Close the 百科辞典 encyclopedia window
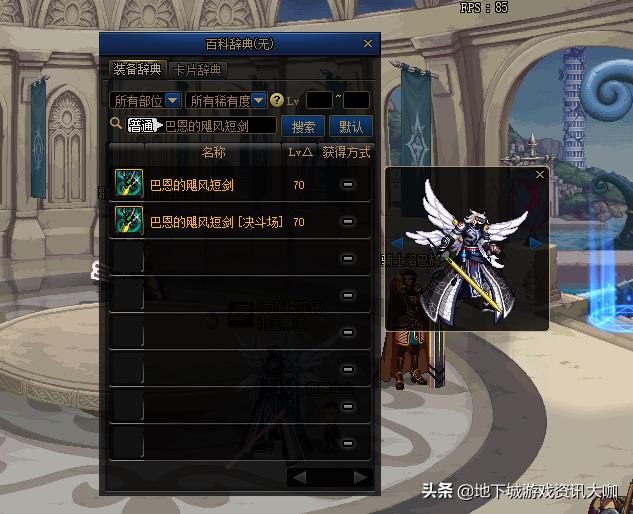This screenshot has height=514, width=633. point(367,44)
